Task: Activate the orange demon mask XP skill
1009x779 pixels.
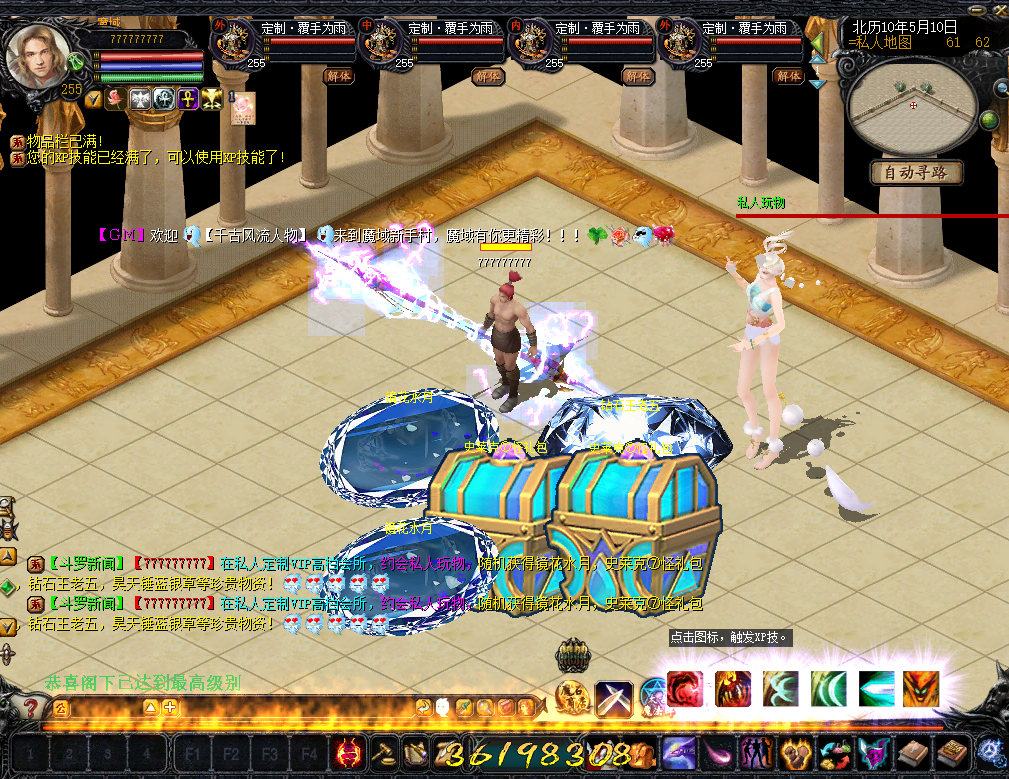Action: [x=921, y=689]
